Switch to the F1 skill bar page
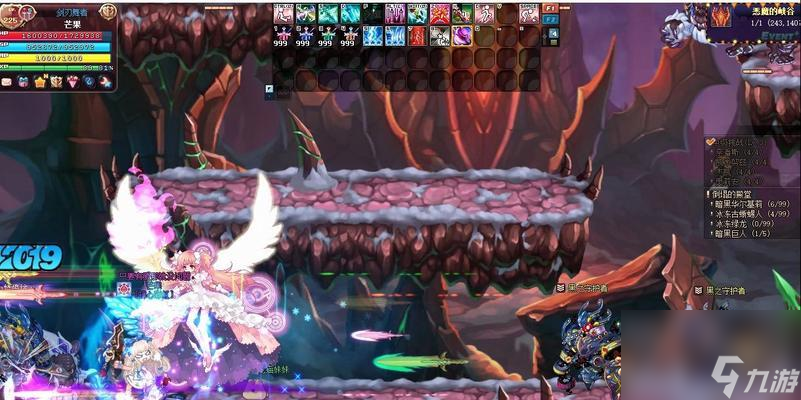Screen dimensions: 801x400 (x=552, y=8)
